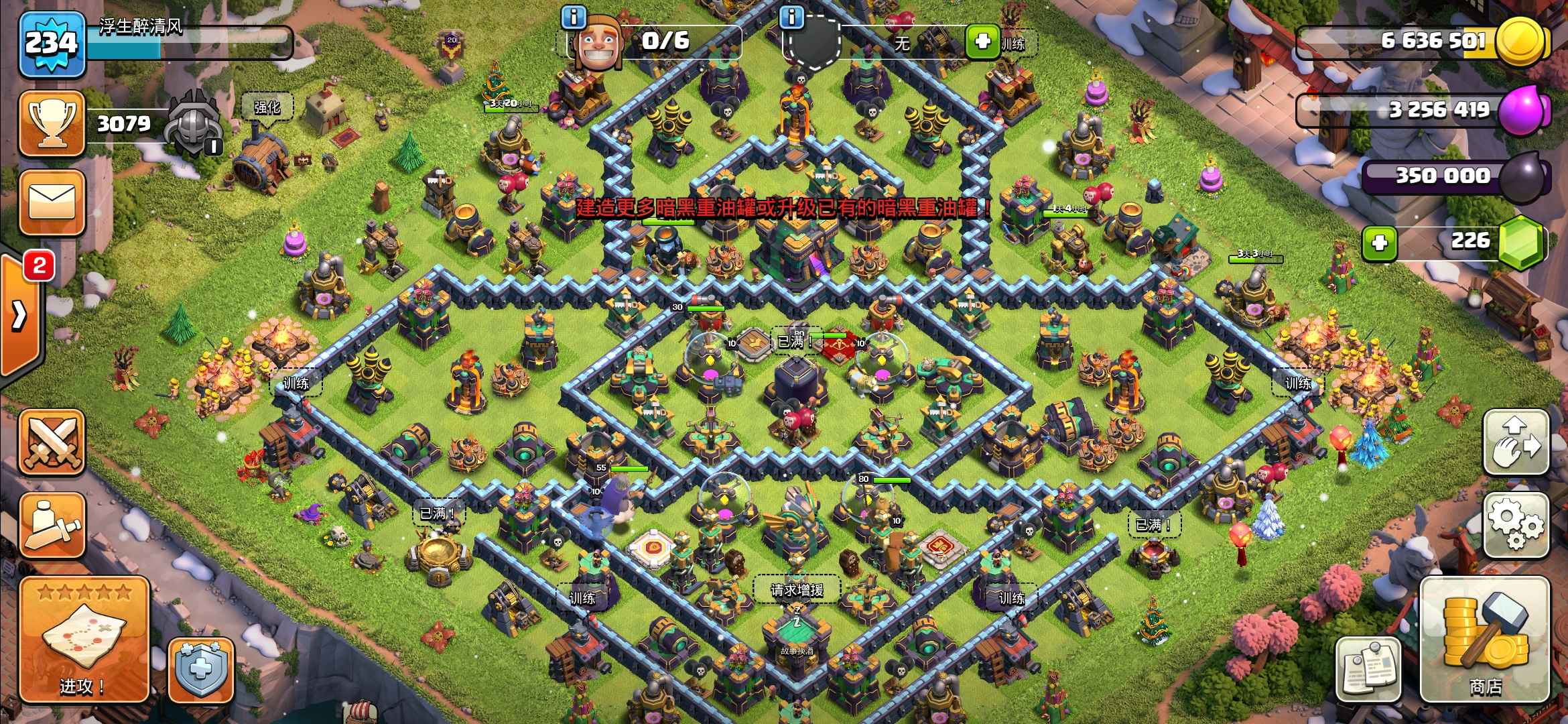Screen dimensions: 1568x724
Task: Add gems with the green plus
Action: [1380, 243]
